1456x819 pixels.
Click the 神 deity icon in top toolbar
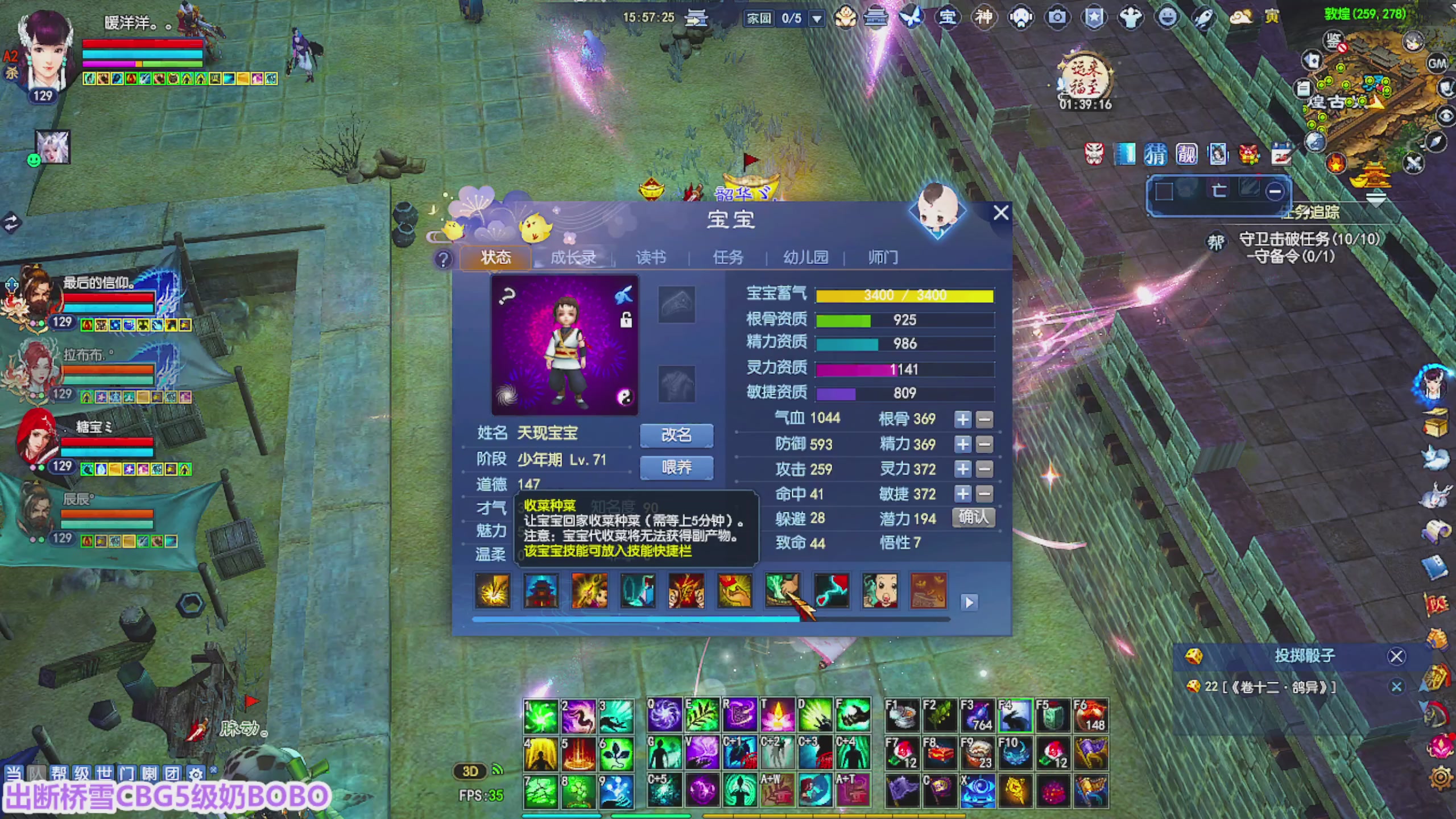click(x=984, y=17)
